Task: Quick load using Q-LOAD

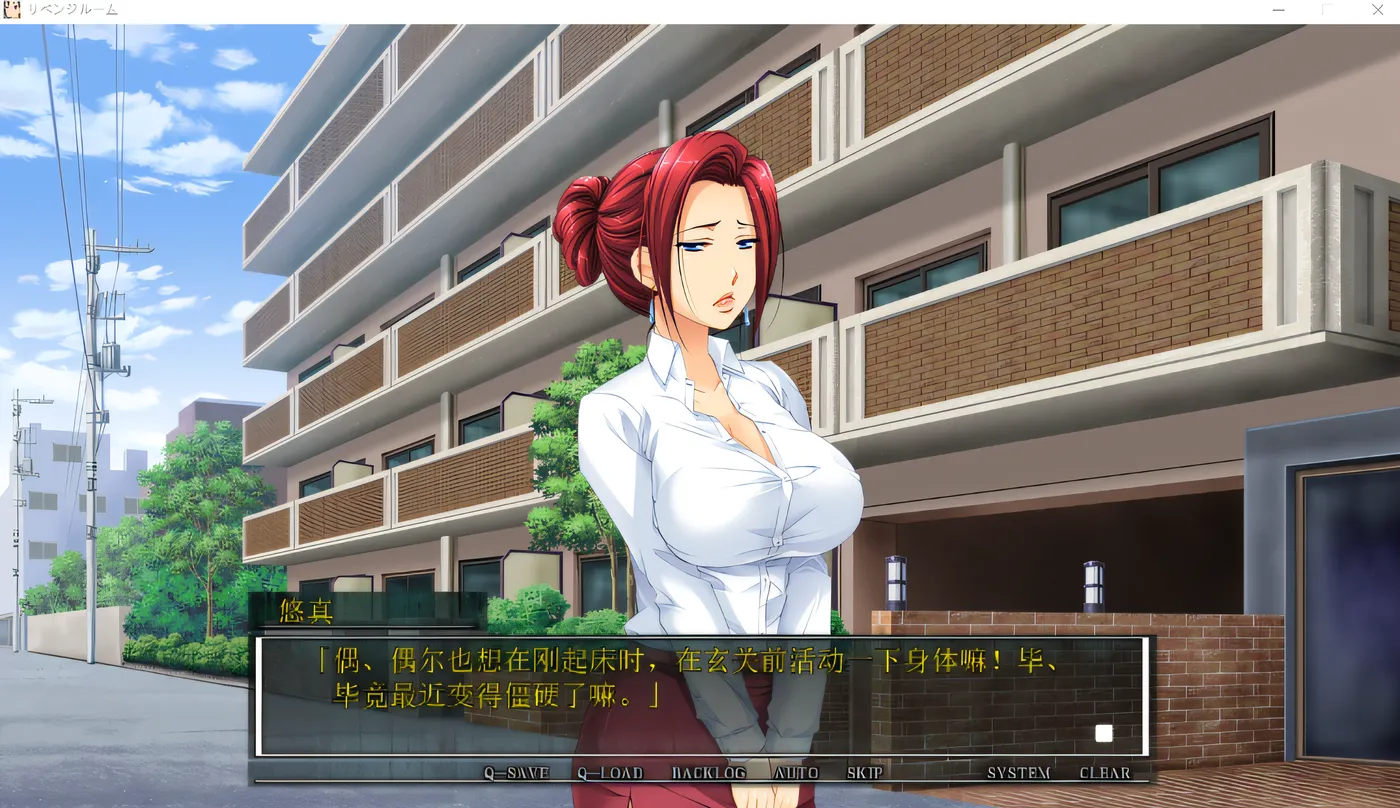Action: point(609,773)
